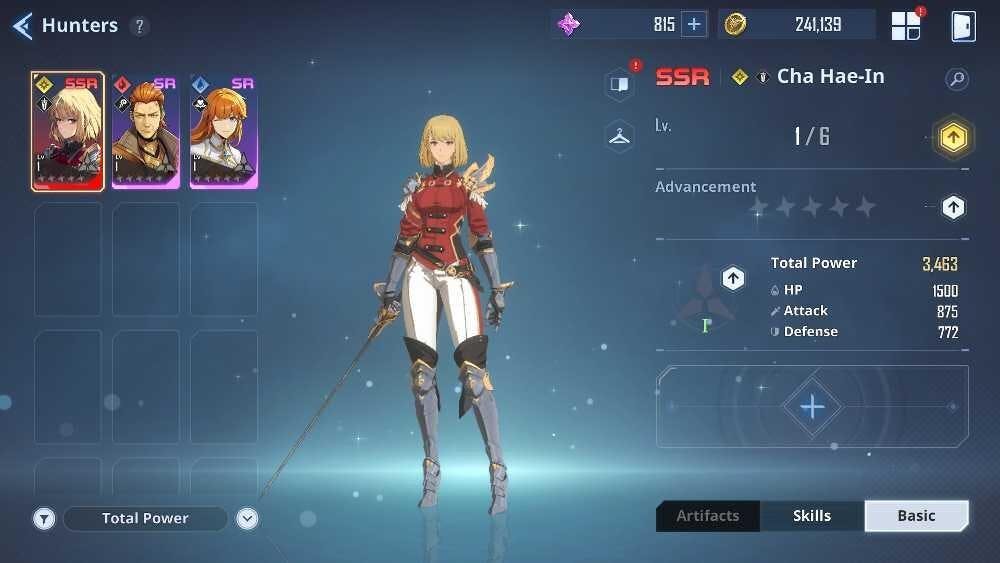Screen dimensions: 1000x563
Task: Open the costume hanger icon
Action: [x=620, y=136]
